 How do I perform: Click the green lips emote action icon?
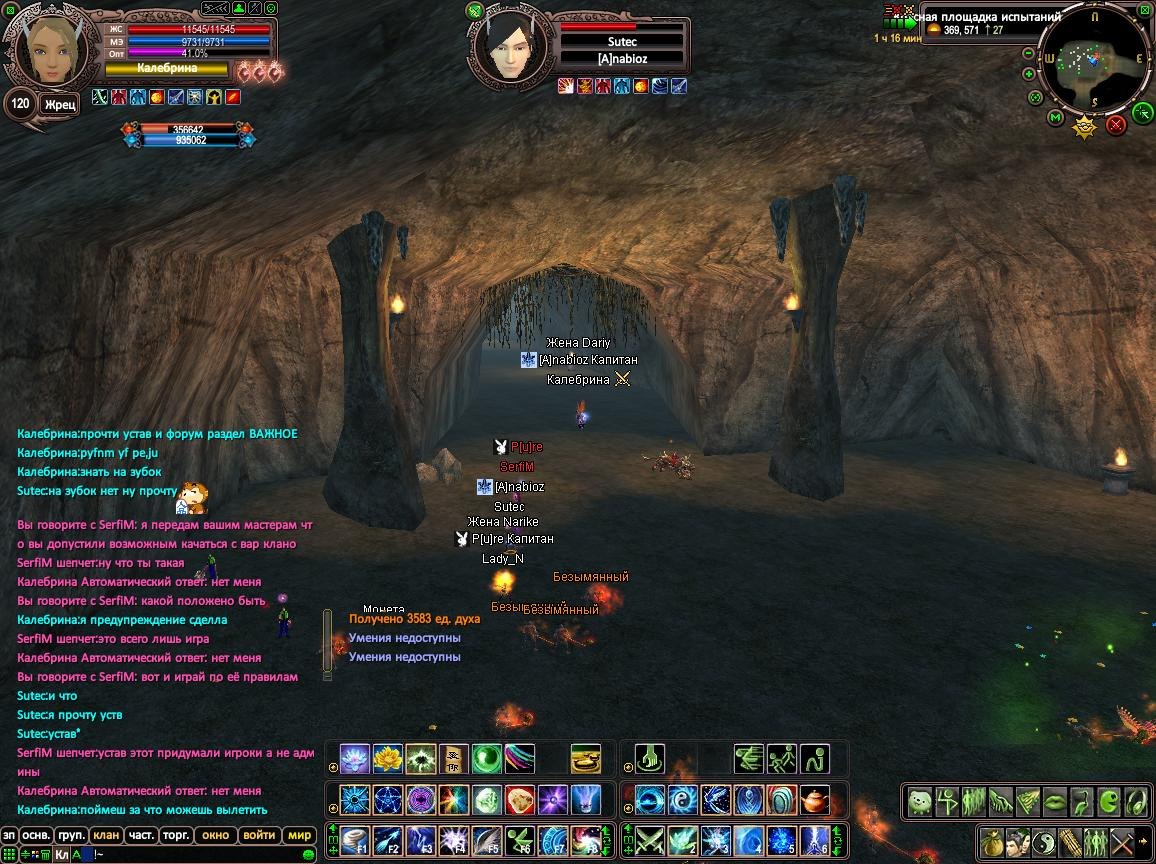click(x=1055, y=802)
